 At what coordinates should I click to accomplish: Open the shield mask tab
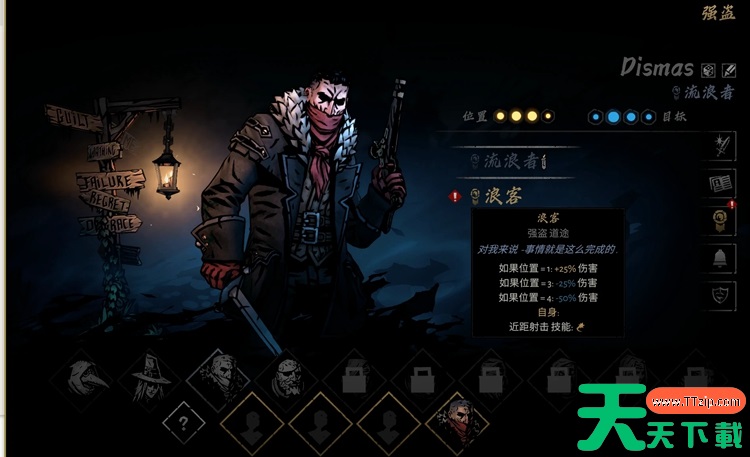[x=724, y=295]
